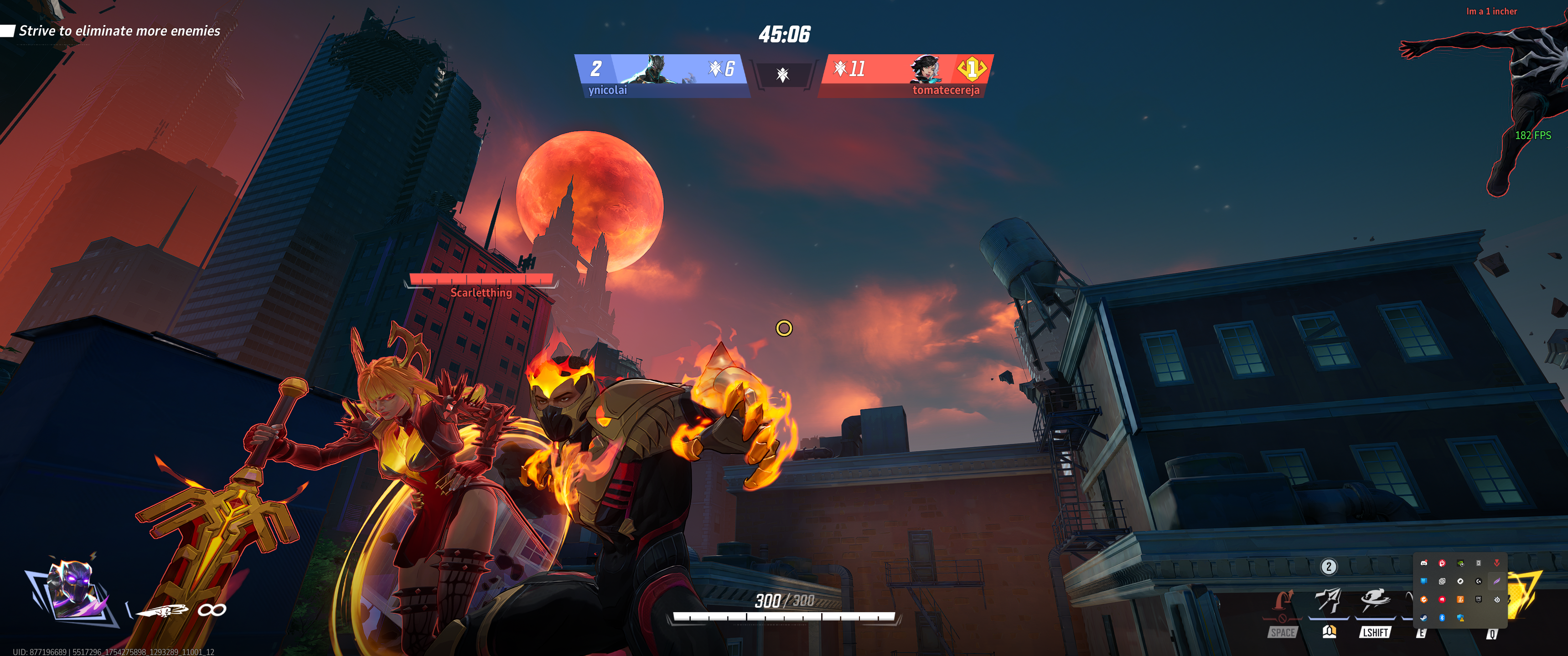Open the 'Strive to eliminate more enemies' objective
Image resolution: width=1568 pixels, height=656 pixels.
click(119, 31)
